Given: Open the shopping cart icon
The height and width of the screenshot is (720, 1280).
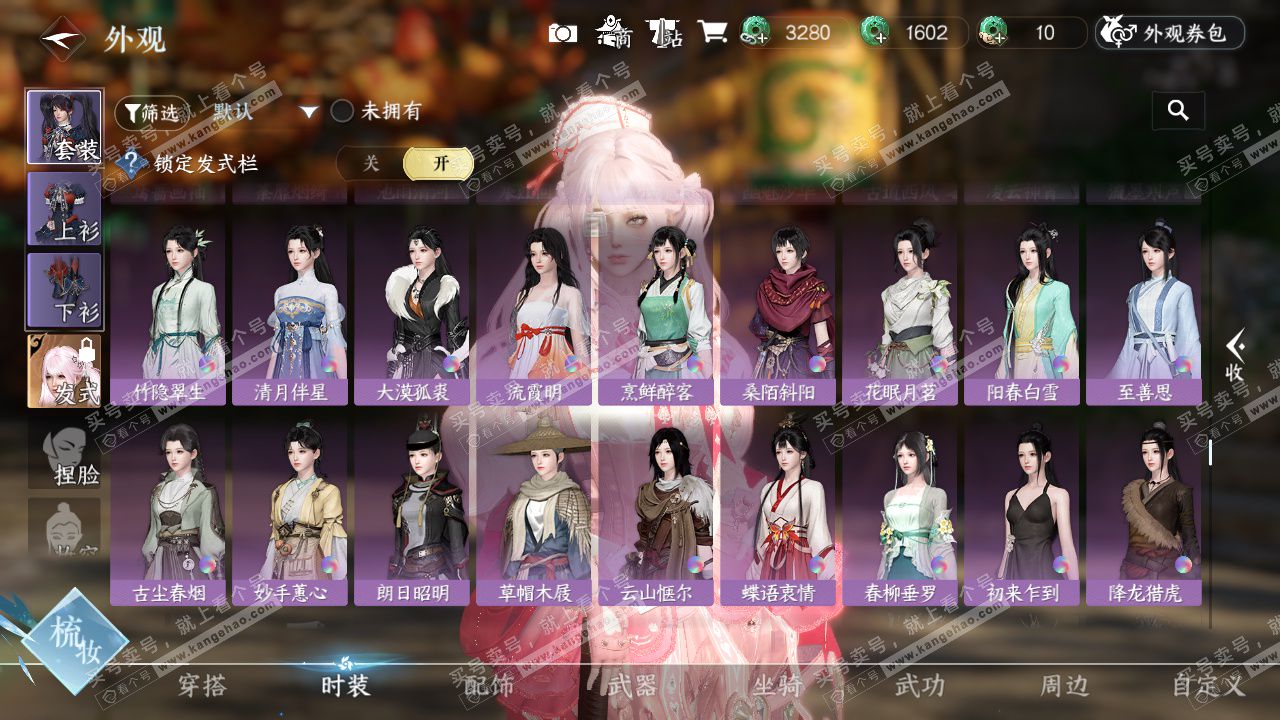Looking at the screenshot, I should [x=712, y=32].
